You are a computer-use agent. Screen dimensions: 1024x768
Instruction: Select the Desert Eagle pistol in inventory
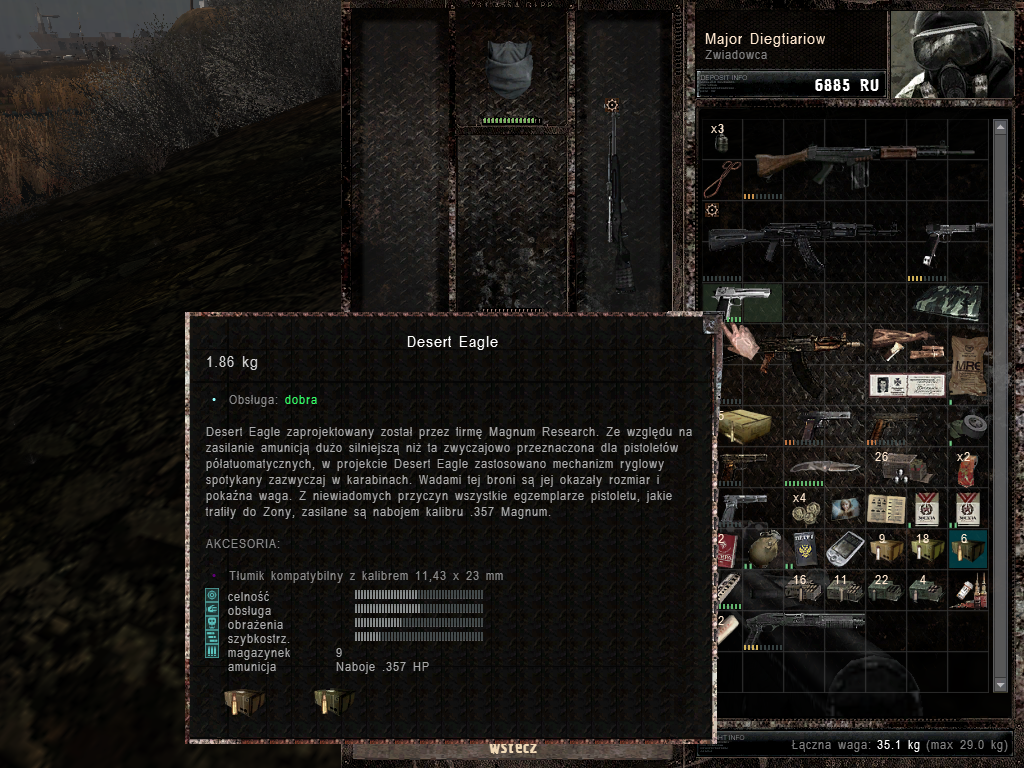[x=741, y=302]
